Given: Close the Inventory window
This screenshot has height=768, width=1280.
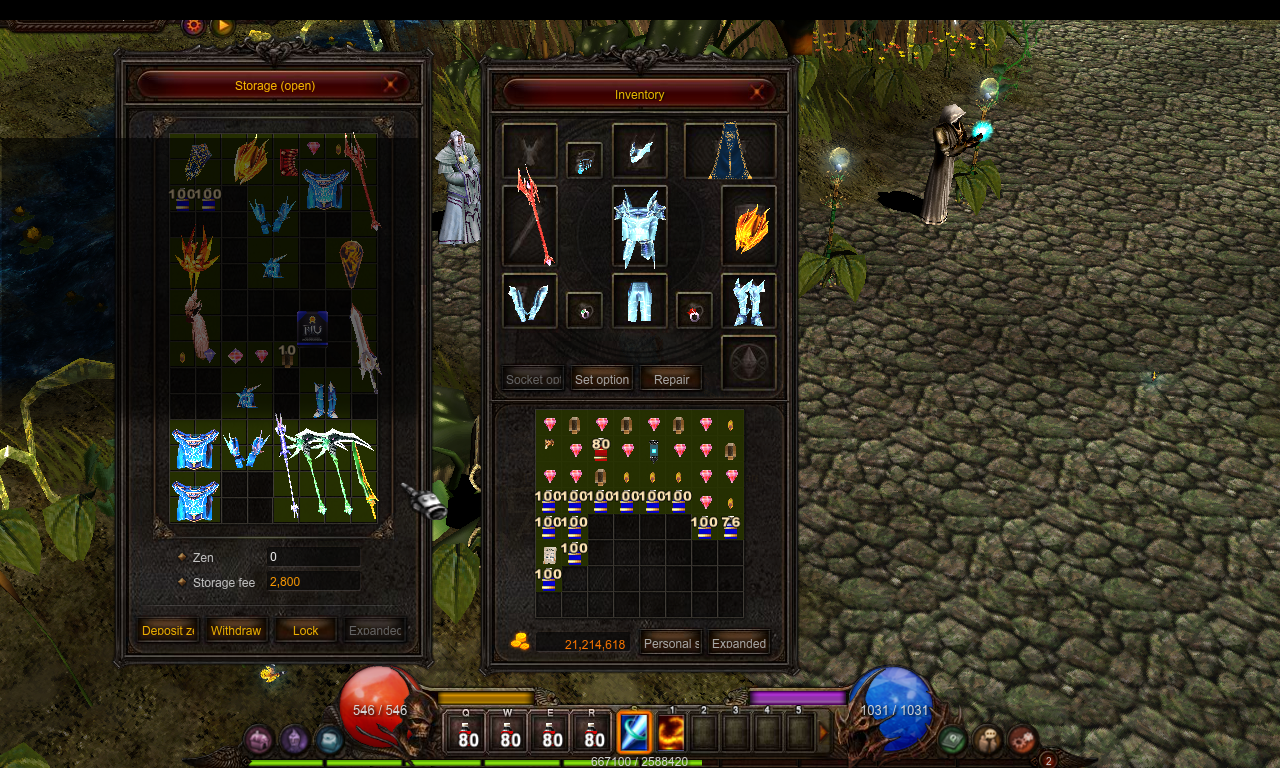Looking at the screenshot, I should click(x=757, y=94).
